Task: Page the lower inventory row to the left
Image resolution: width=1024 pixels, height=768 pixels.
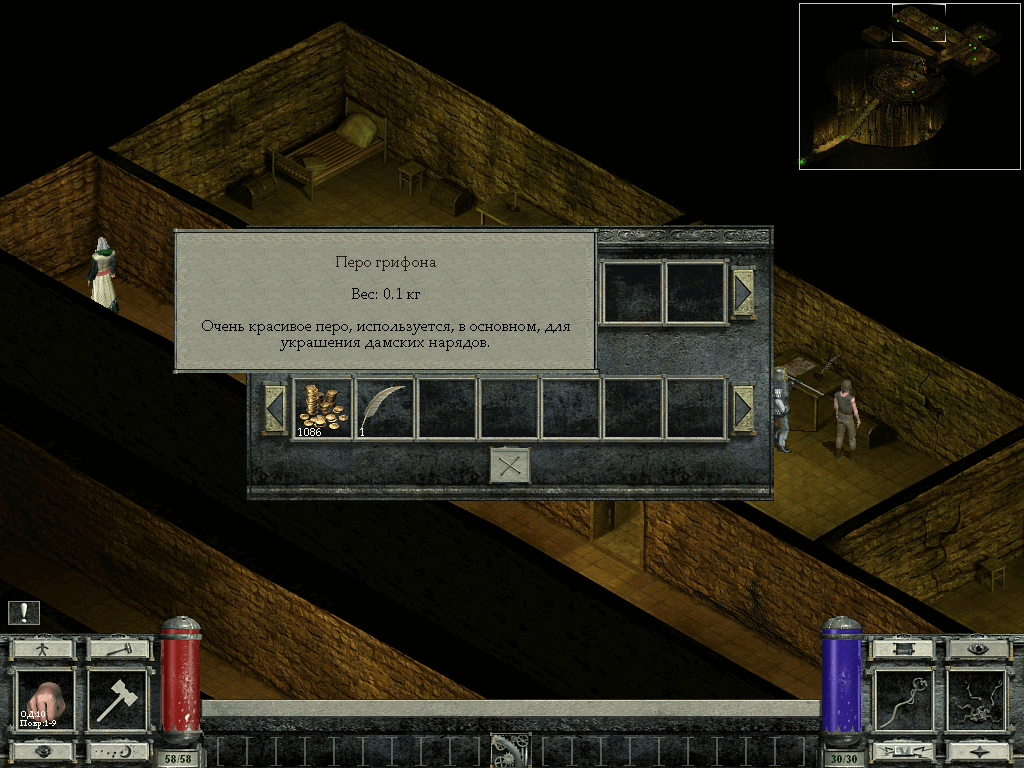Action: click(x=275, y=408)
